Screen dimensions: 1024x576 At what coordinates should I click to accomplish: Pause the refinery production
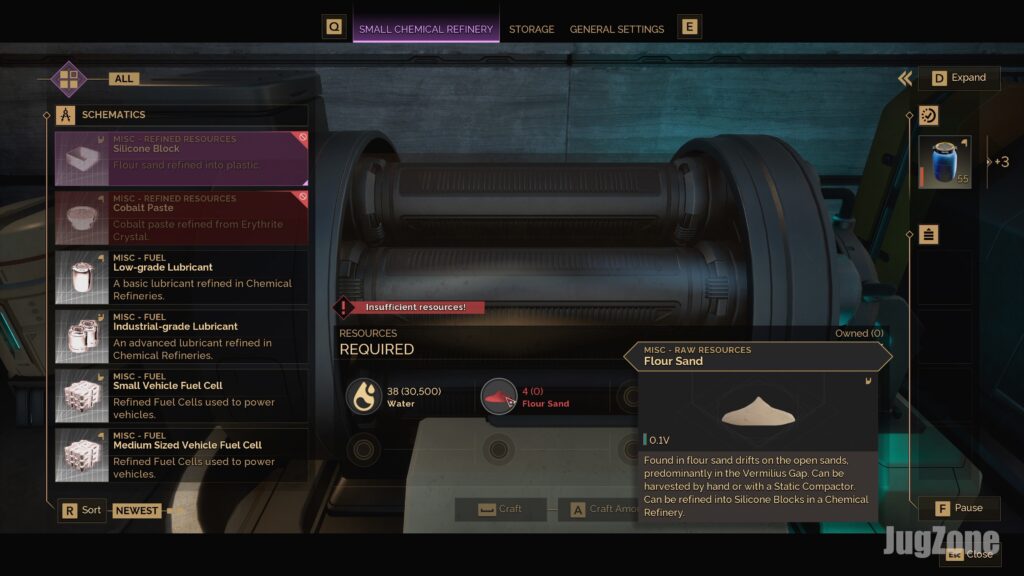958,508
